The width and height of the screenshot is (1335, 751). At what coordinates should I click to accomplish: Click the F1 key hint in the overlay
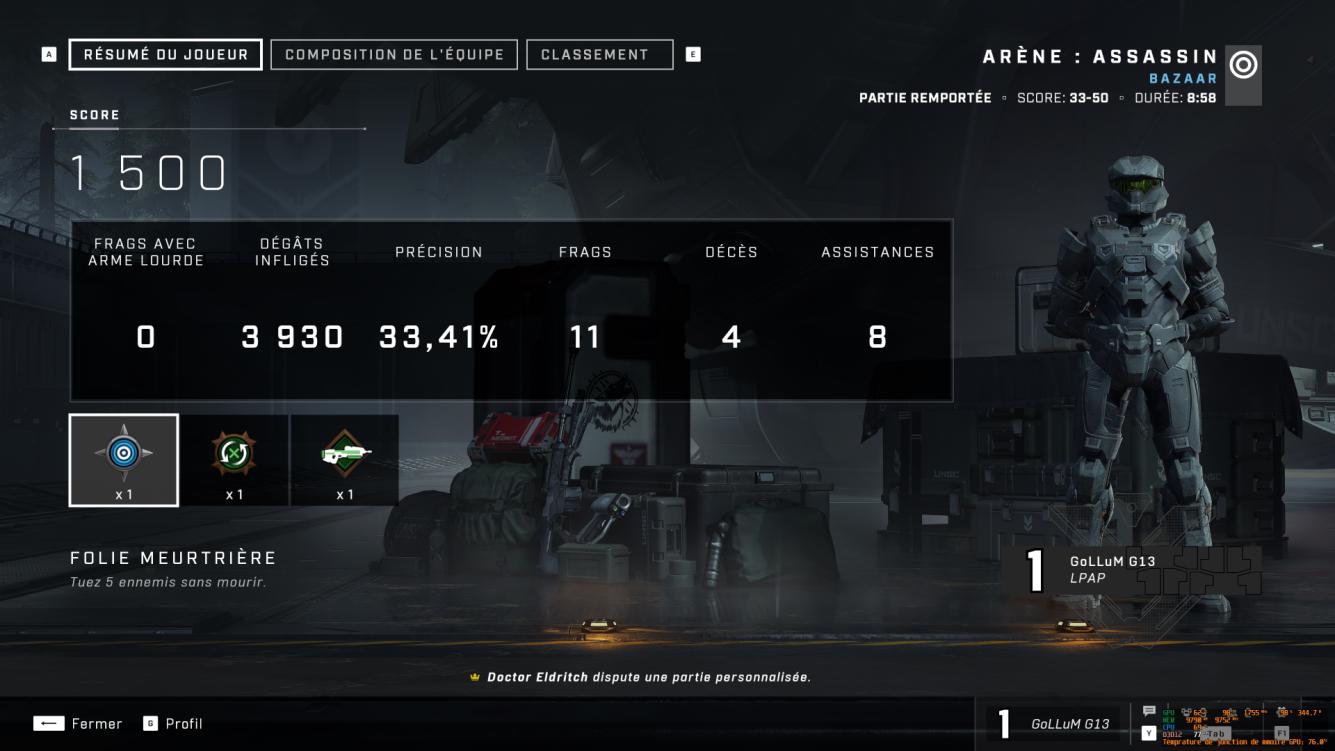coord(1283,733)
